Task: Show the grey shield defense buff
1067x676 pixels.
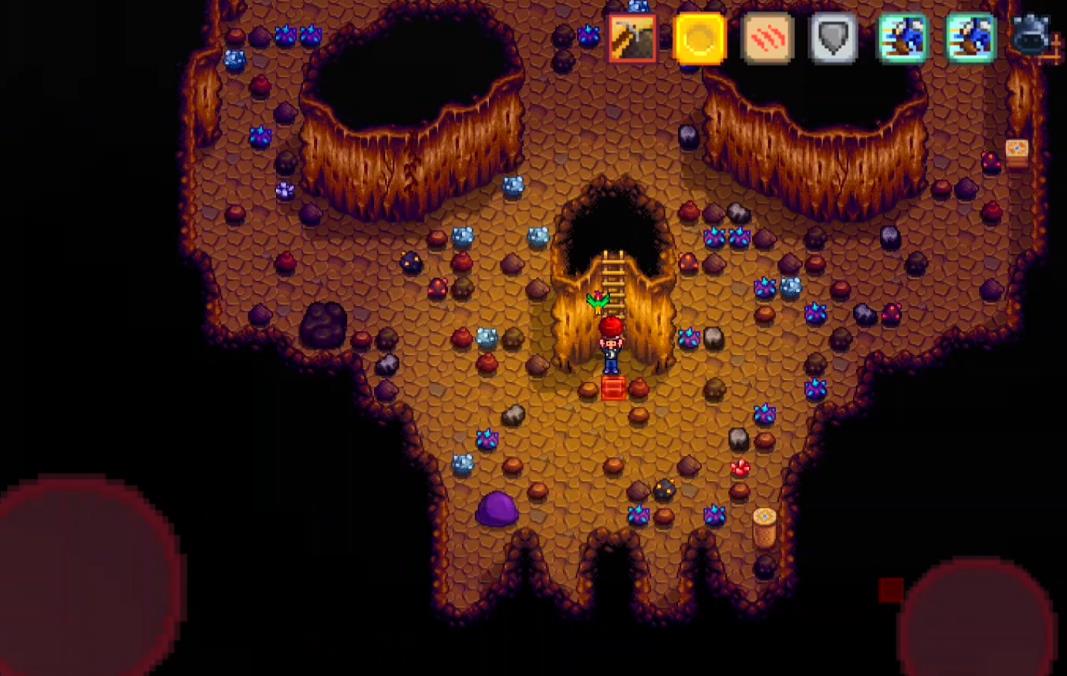Action: [x=833, y=39]
